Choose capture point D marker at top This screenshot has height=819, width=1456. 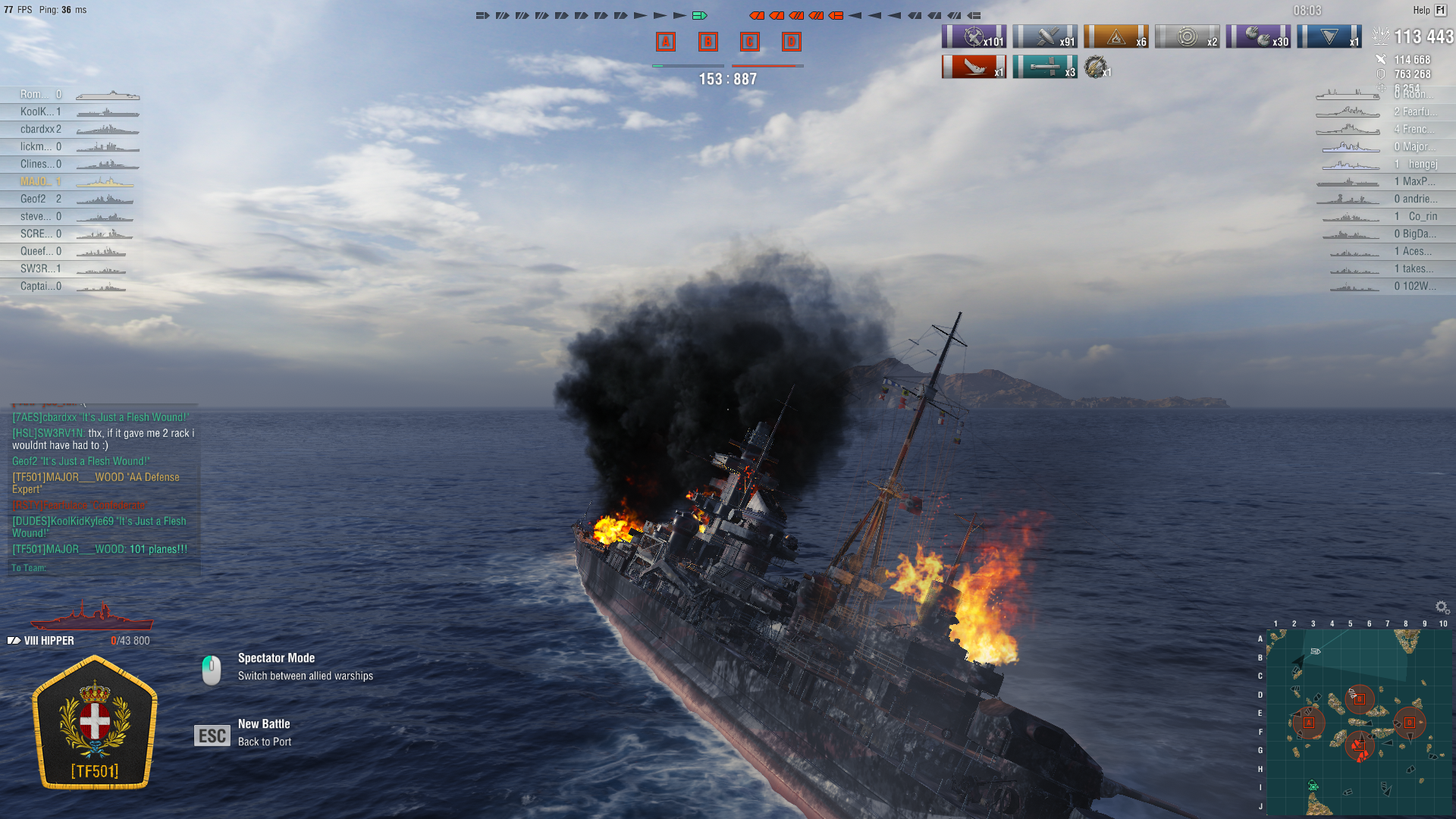[791, 42]
